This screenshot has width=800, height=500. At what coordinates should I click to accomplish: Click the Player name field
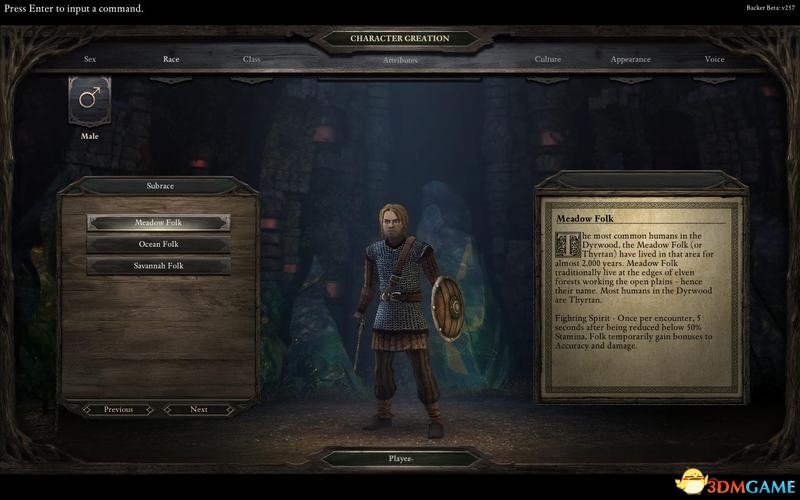[x=400, y=459]
